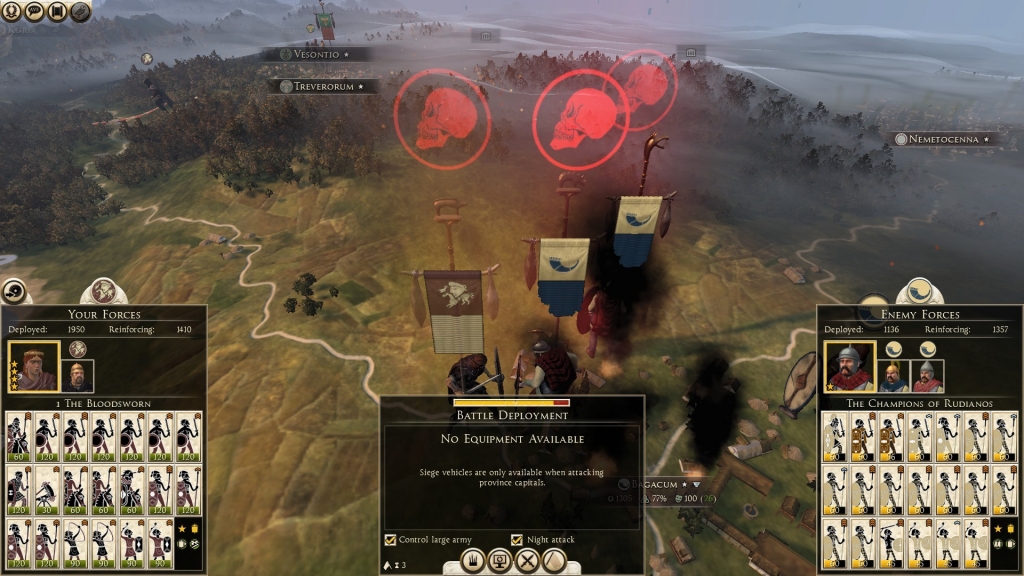Click the siege equipment stakes button

(472, 561)
